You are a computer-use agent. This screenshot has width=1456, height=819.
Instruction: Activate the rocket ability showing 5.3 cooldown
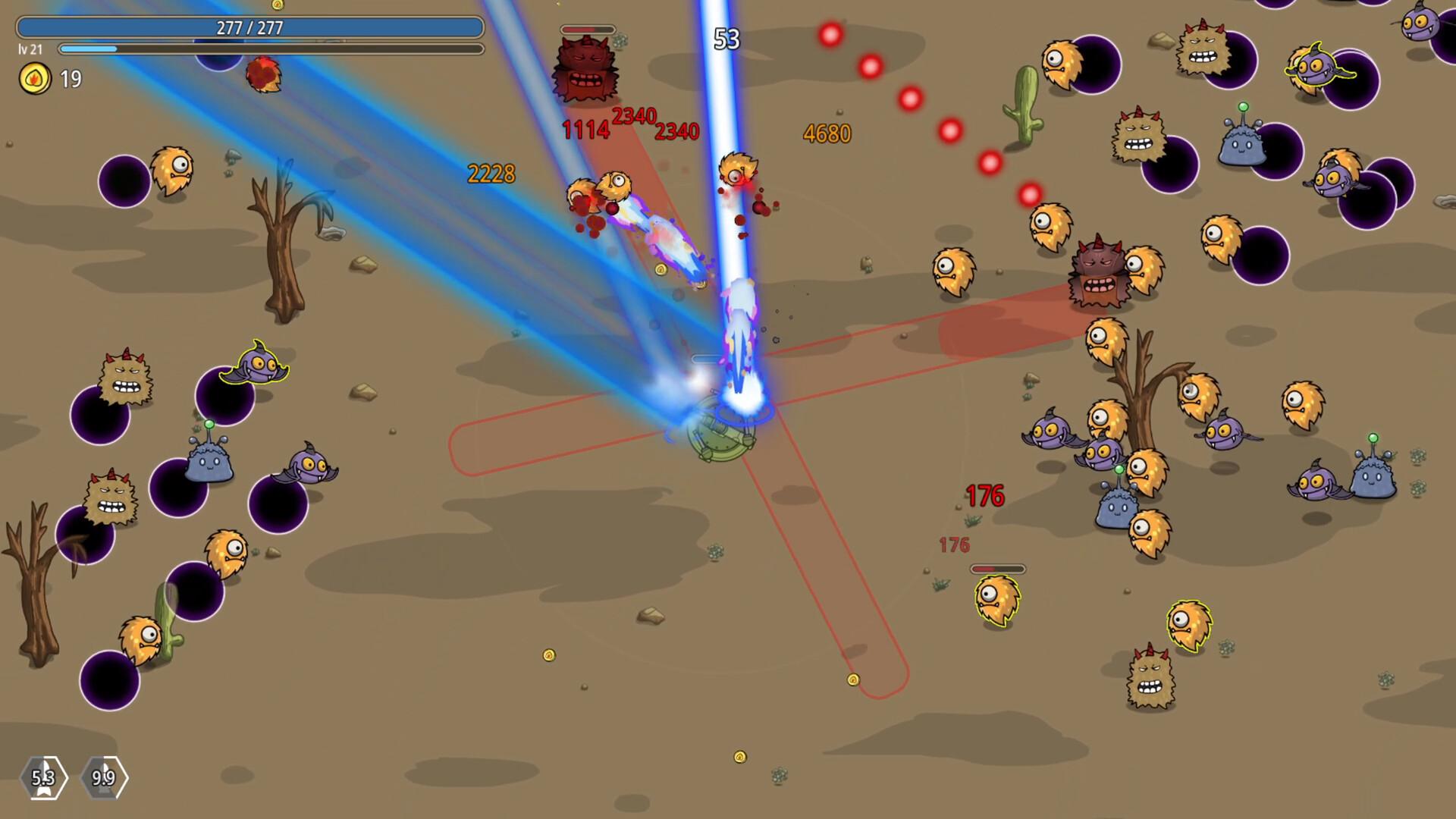coord(43,777)
